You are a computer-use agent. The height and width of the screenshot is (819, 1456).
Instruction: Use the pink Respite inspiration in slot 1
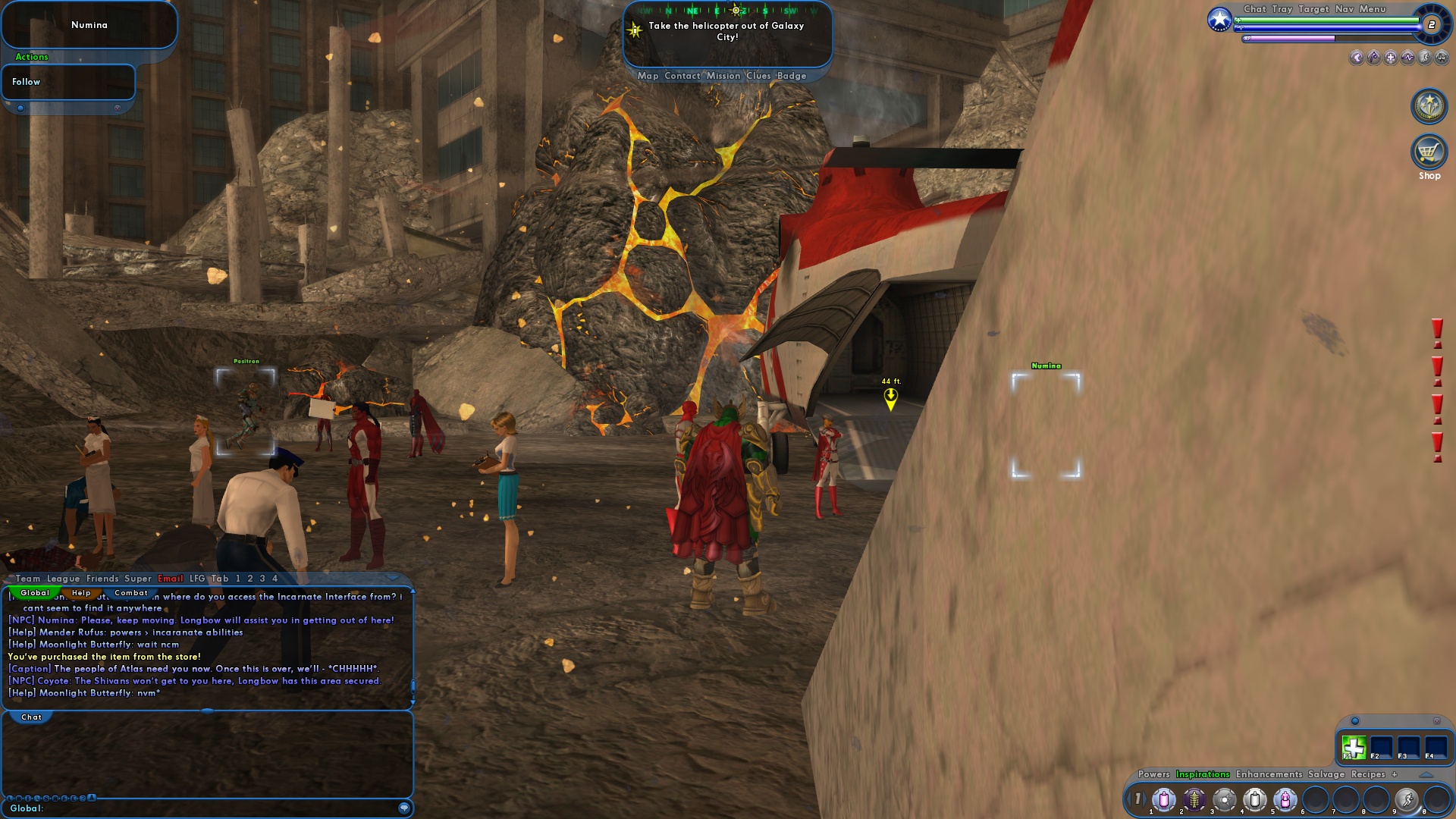coord(1163,799)
